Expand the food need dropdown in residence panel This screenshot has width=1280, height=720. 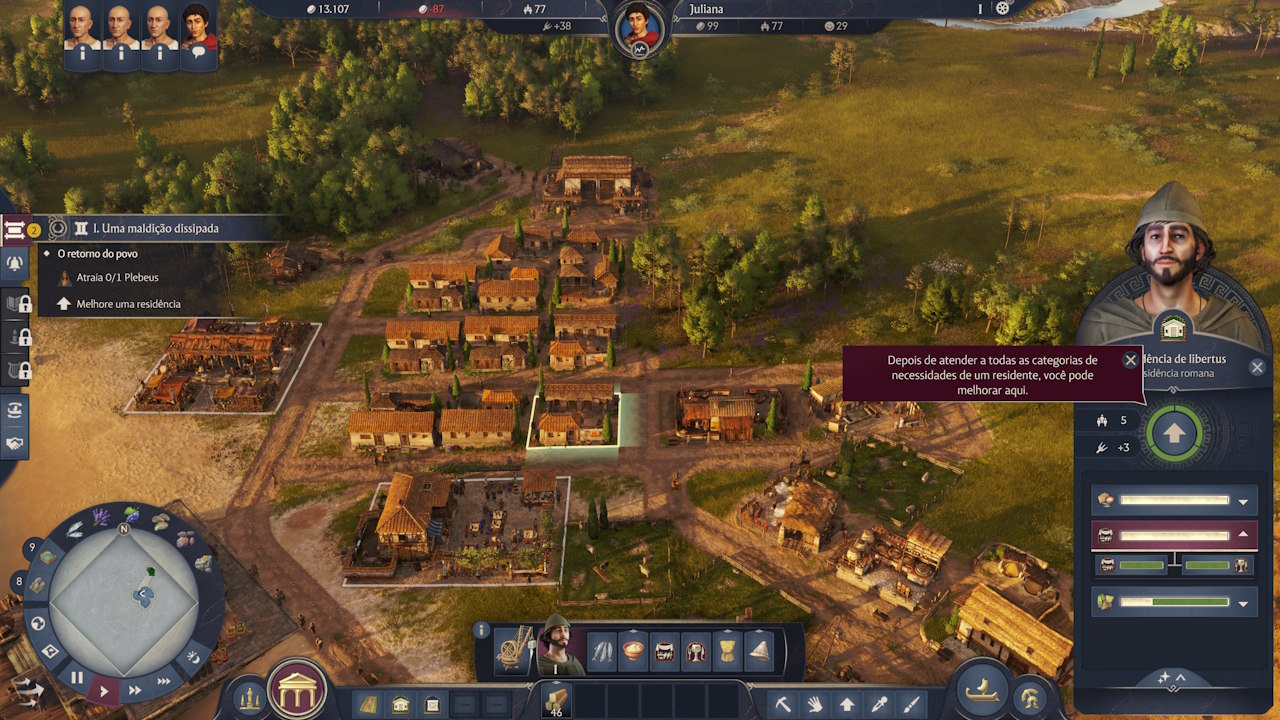(x=1243, y=502)
